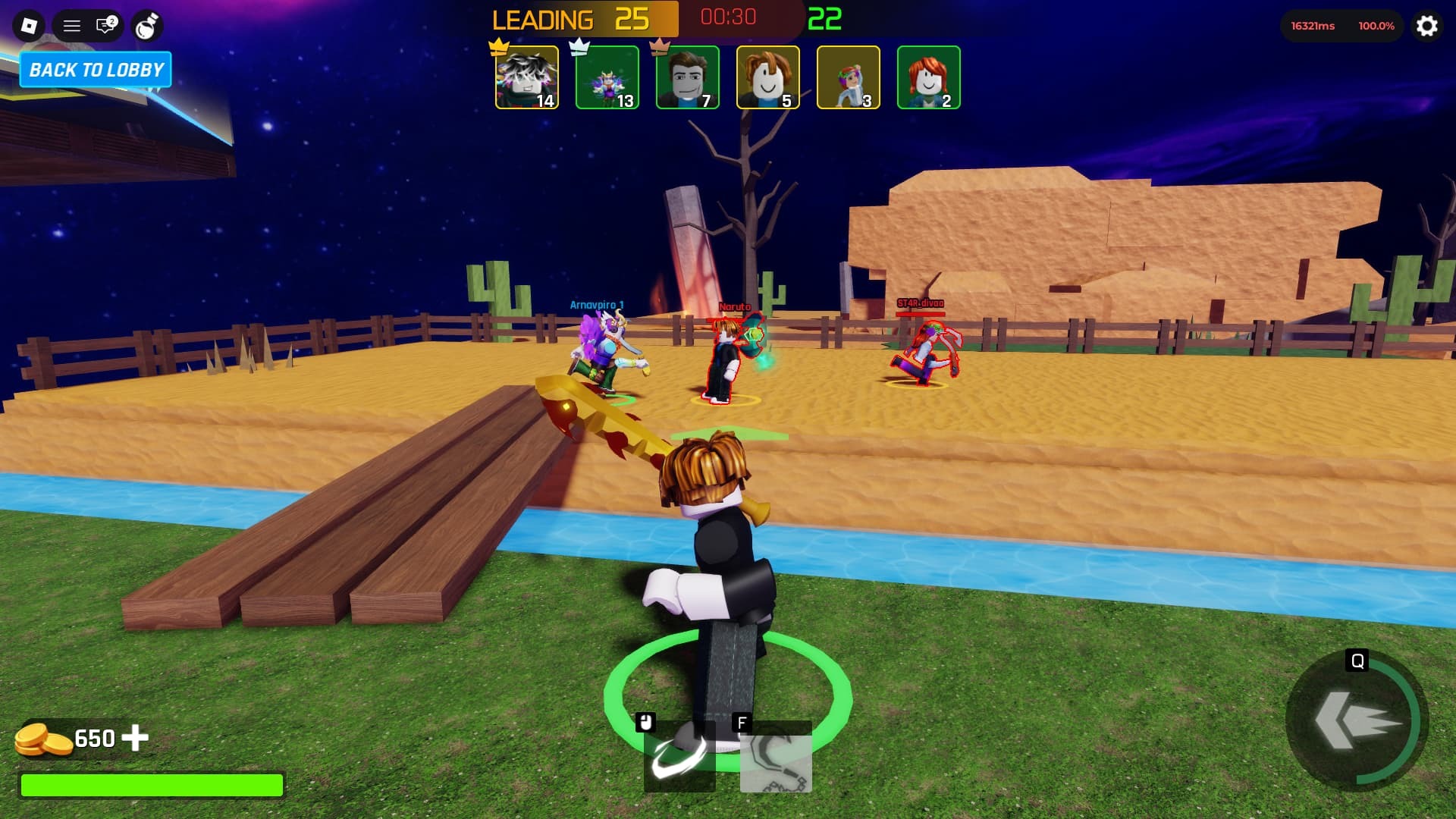Screen dimensions: 1456x819
Task: Select the second-place avatar showing 13
Action: coord(607,77)
